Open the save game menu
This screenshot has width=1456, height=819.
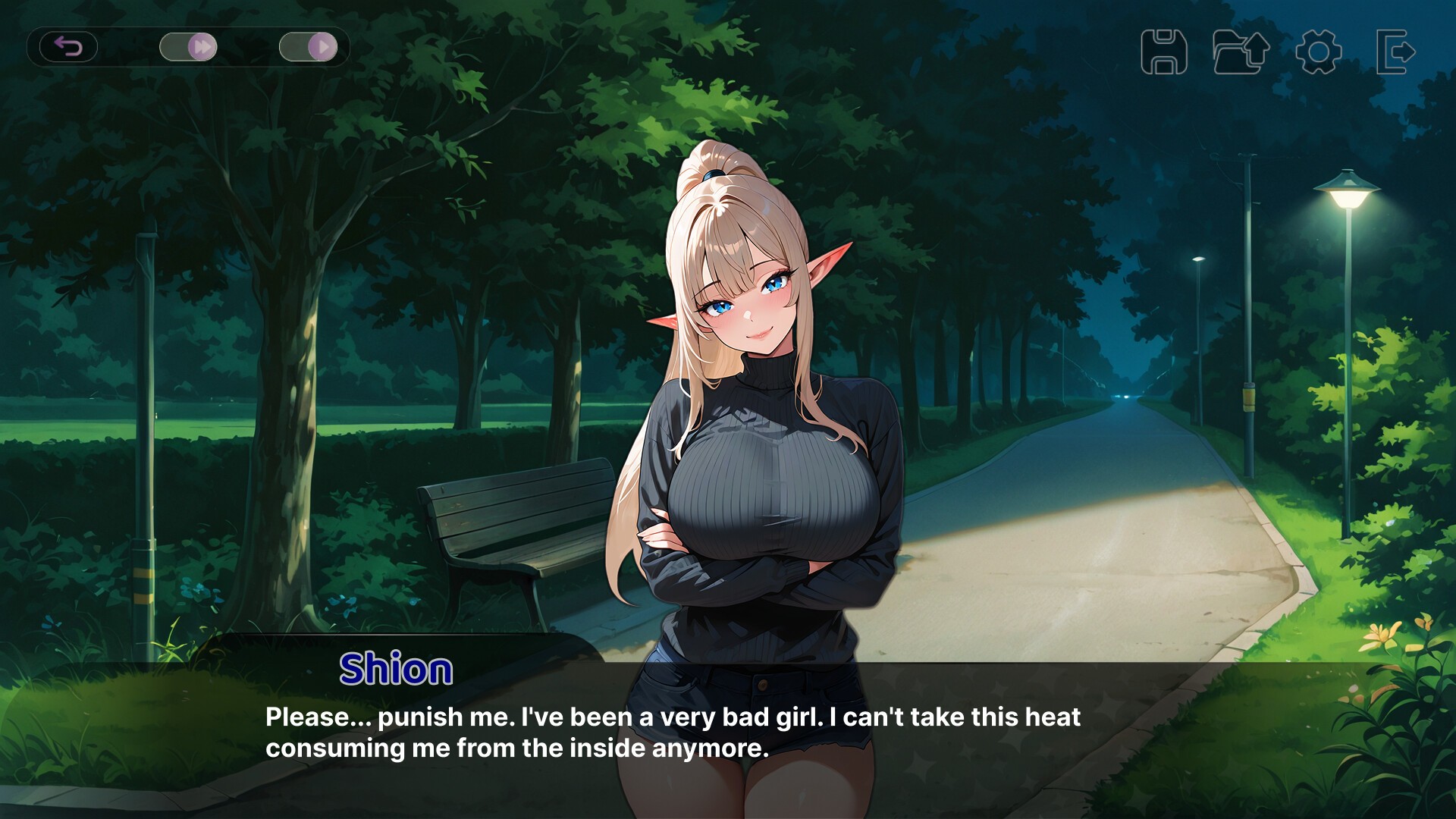click(1163, 52)
